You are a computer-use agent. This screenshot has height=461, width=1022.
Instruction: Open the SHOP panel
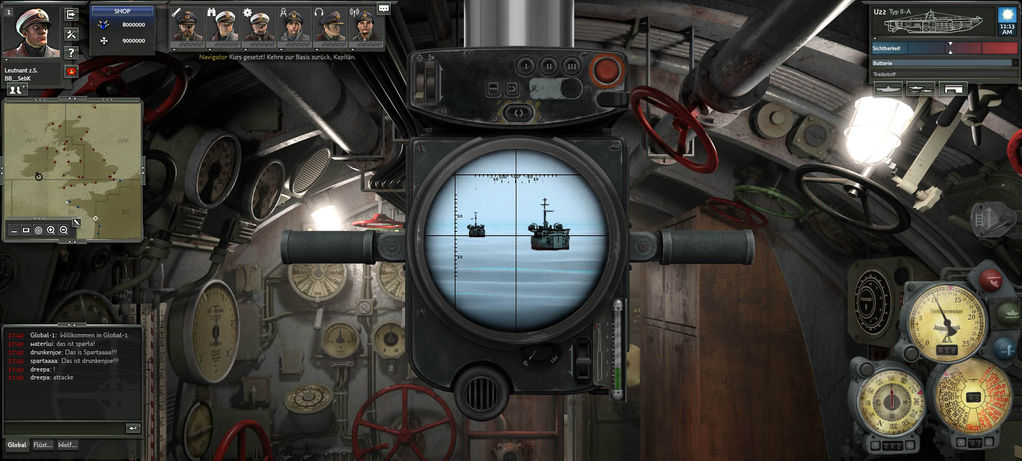point(122,11)
